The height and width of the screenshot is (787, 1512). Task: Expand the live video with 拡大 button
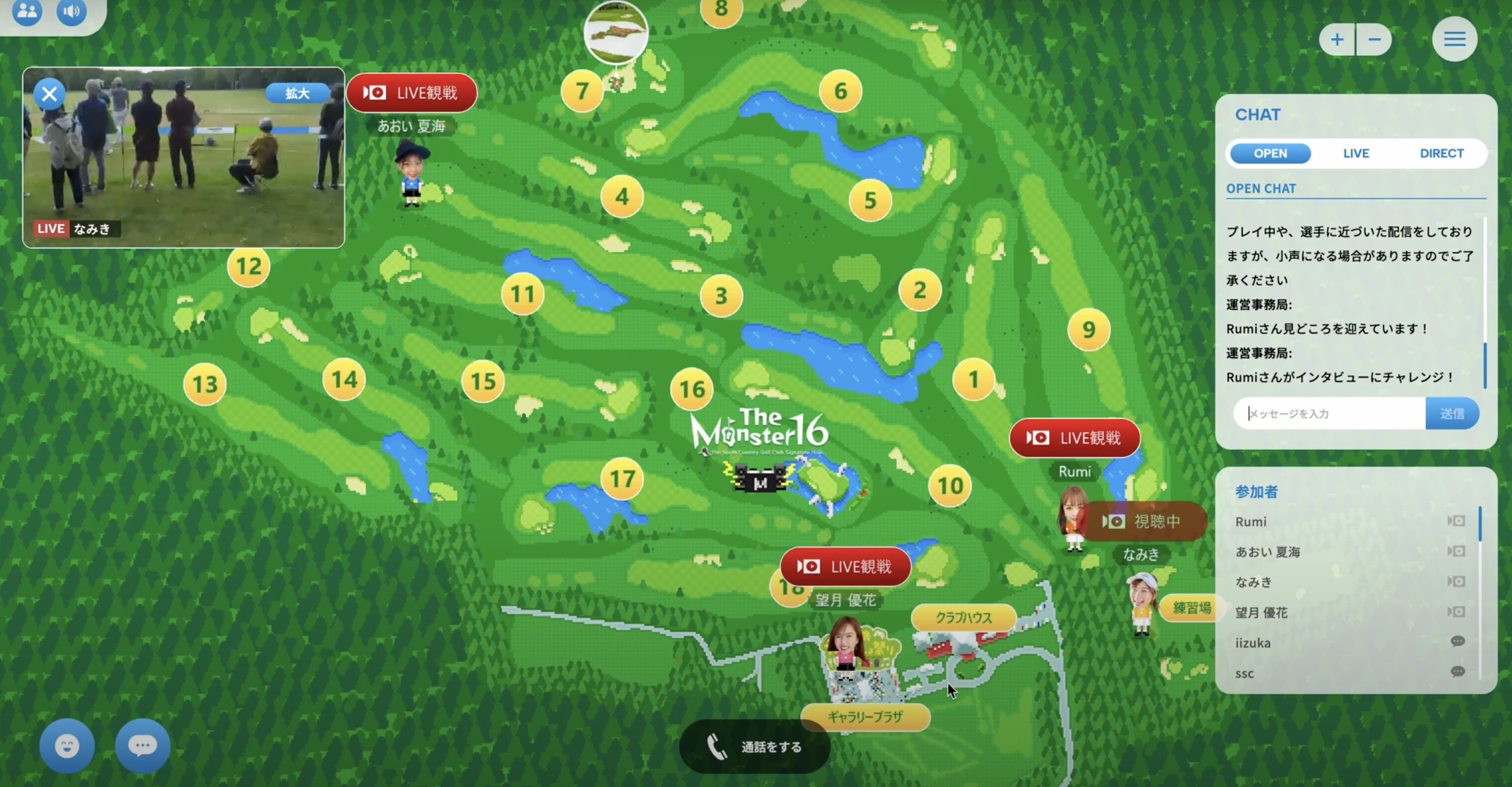(297, 93)
